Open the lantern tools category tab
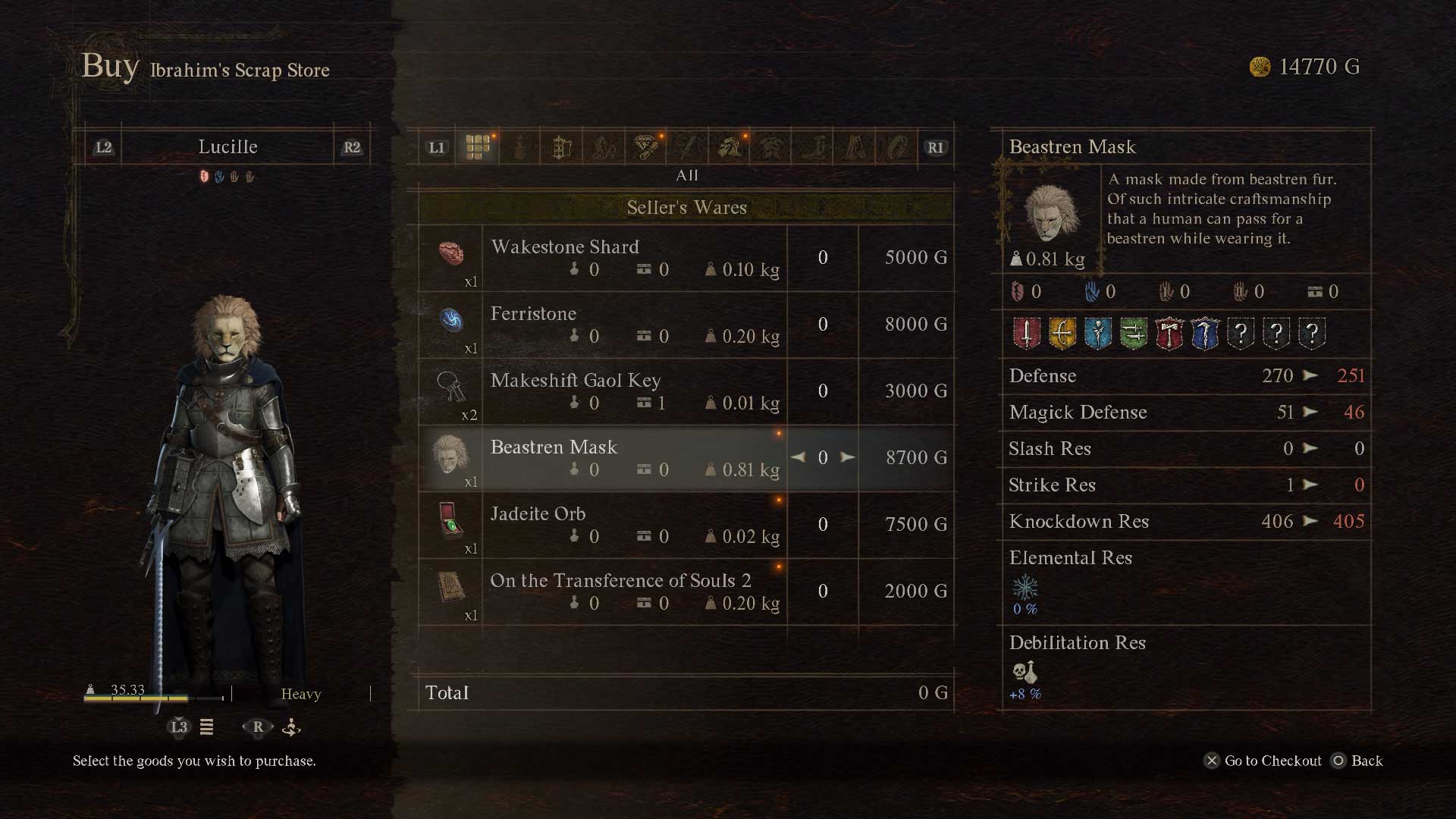This screenshot has width=1456, height=819. pos(561,147)
